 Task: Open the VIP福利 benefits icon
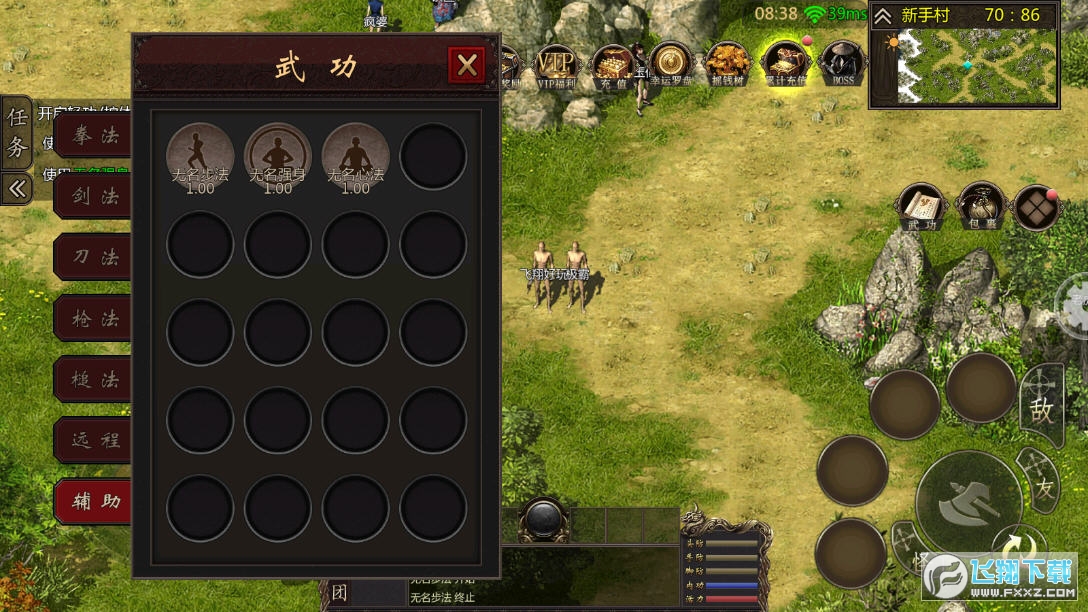[x=557, y=64]
